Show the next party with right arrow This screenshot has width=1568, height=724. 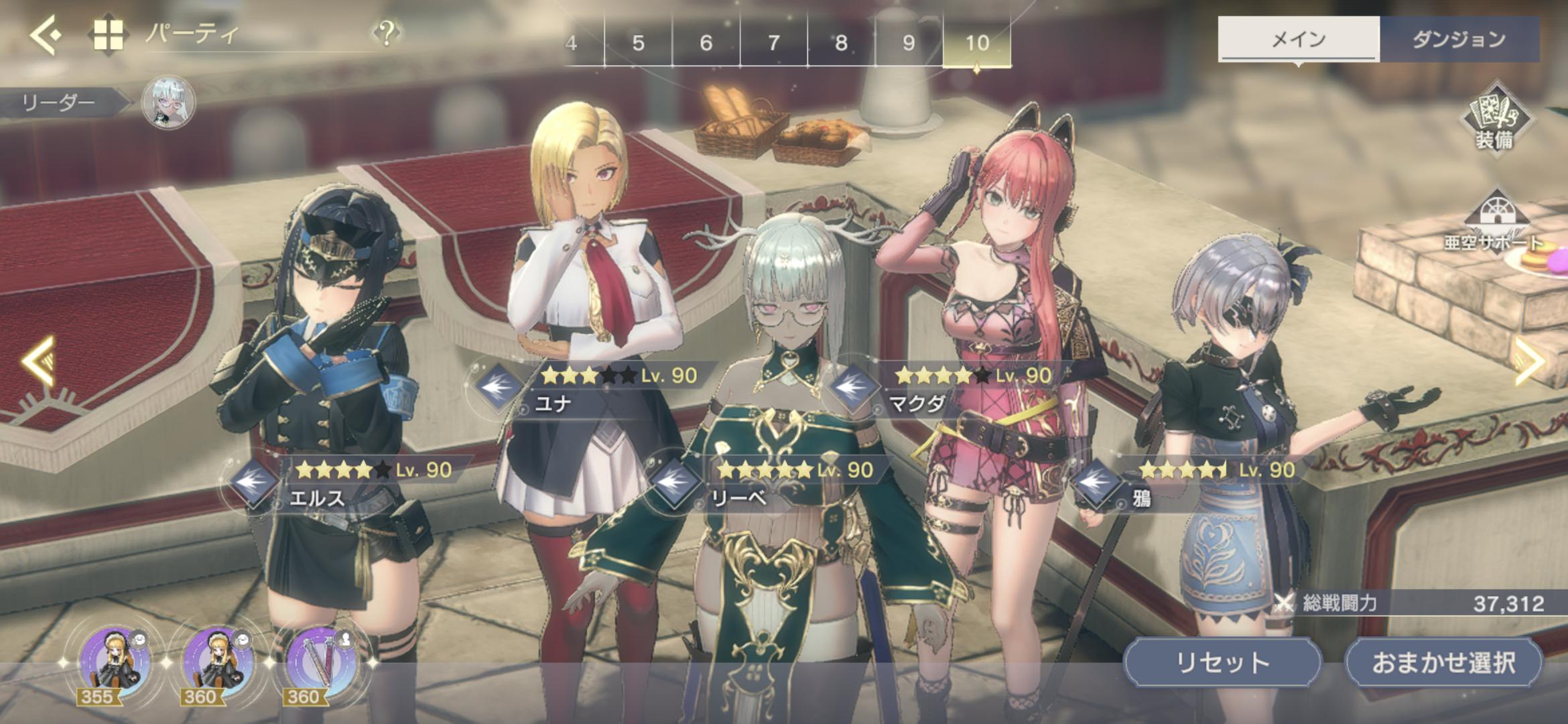pyautogui.click(x=1529, y=362)
